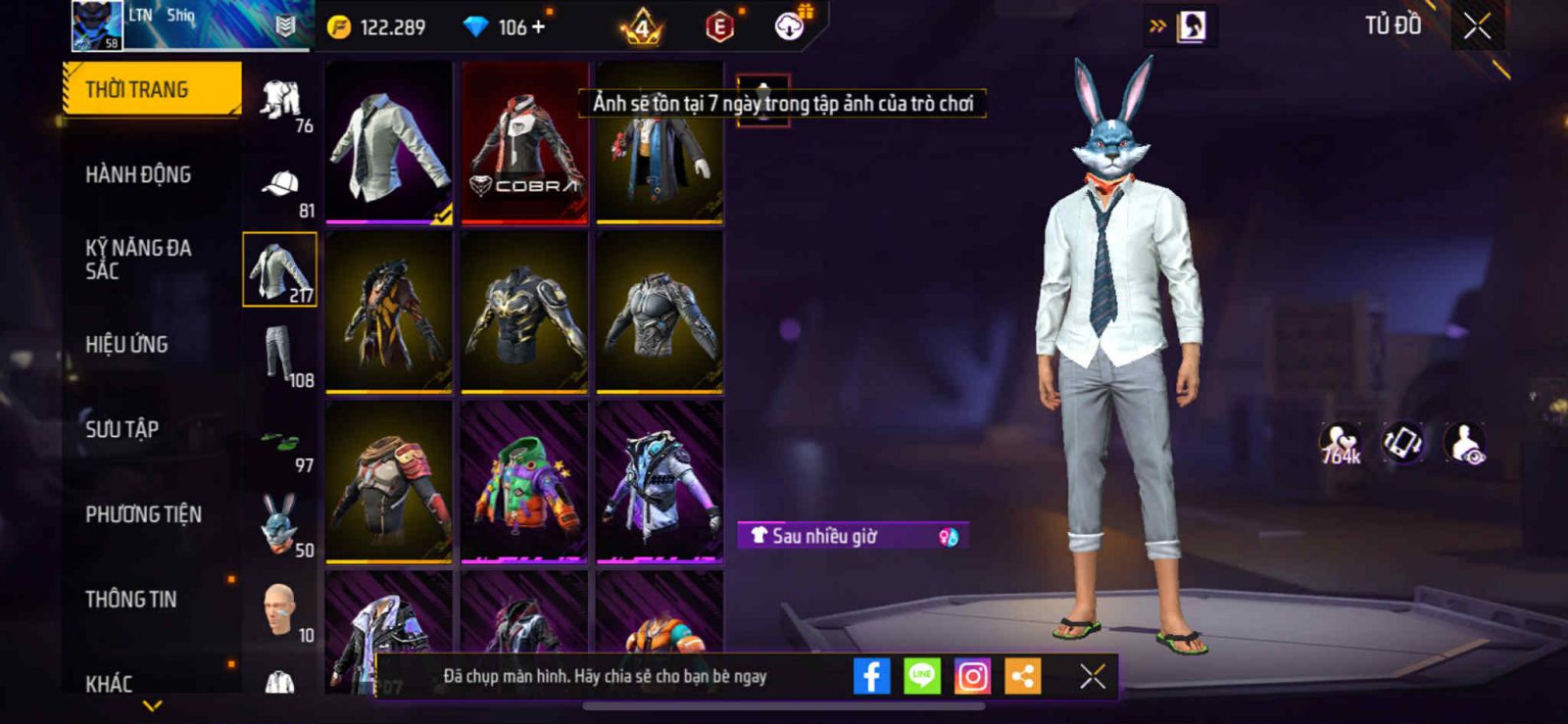Dismiss the screenshot share banner
This screenshot has width=1568, height=724.
[x=1092, y=676]
